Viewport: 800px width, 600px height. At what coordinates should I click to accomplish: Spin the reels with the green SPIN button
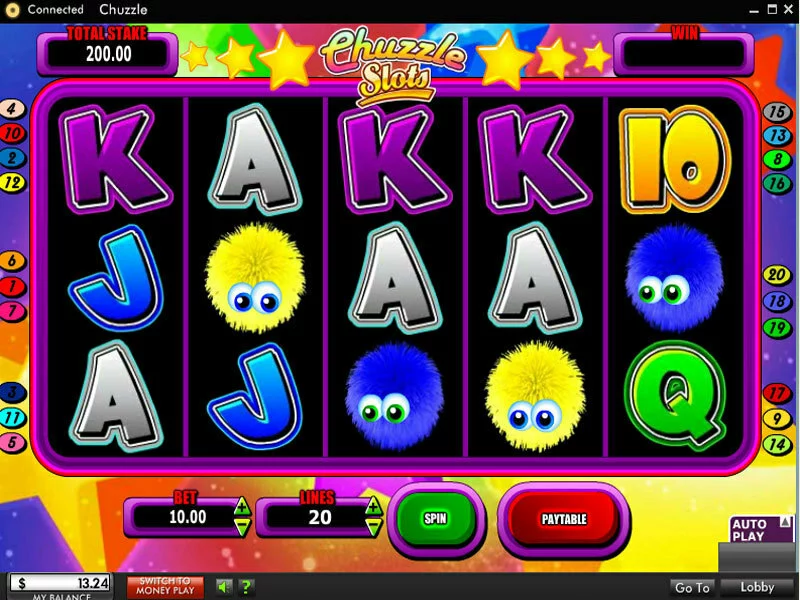coord(435,518)
